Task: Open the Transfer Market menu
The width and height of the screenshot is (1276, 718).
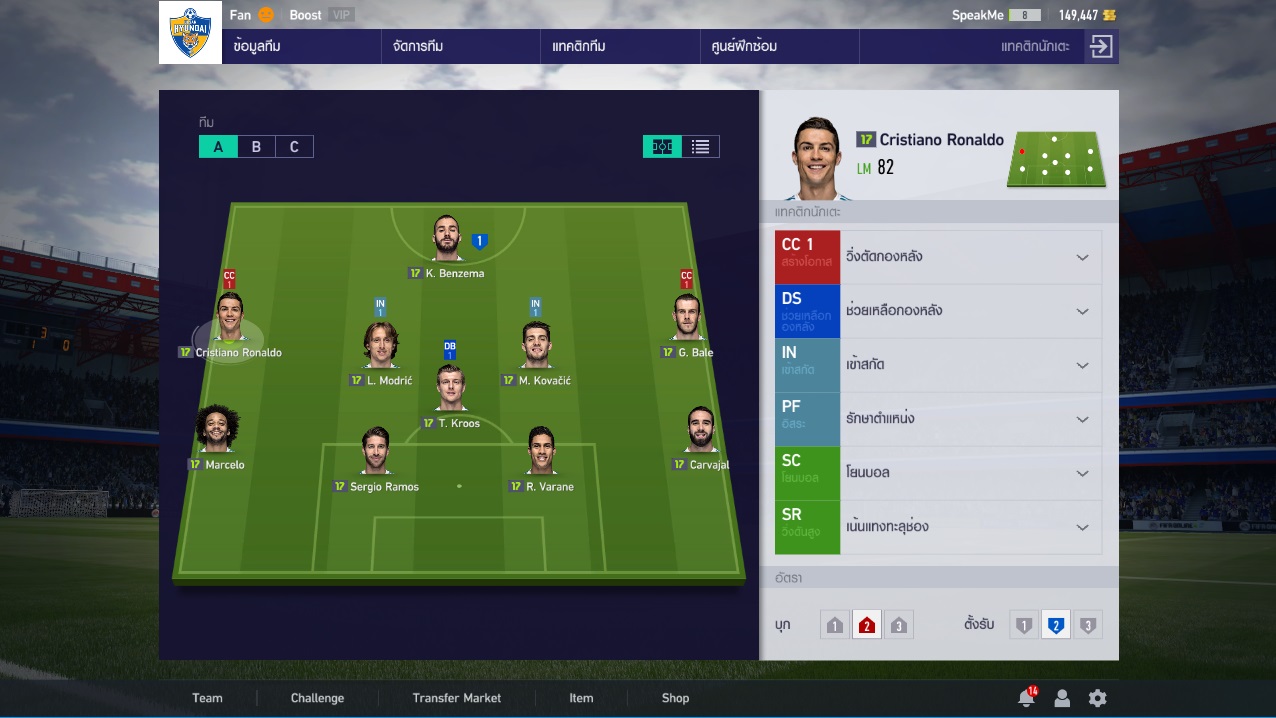Action: point(456,698)
